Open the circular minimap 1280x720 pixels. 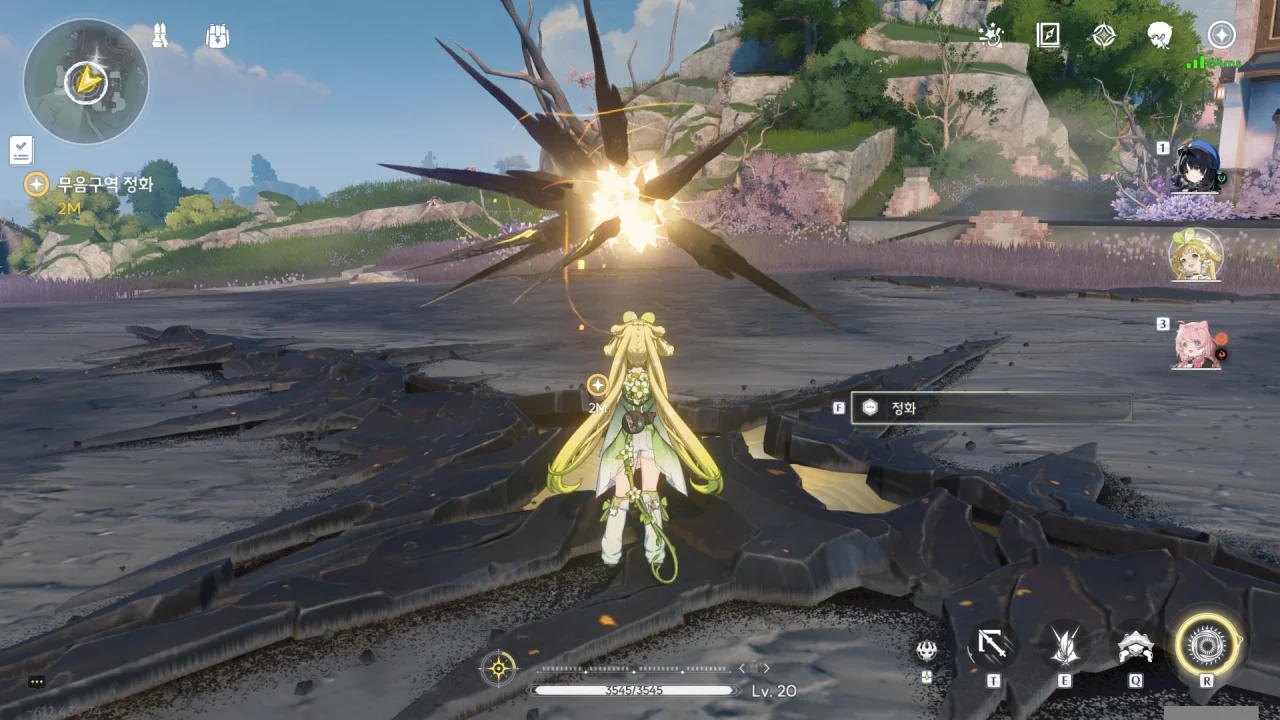pos(86,81)
